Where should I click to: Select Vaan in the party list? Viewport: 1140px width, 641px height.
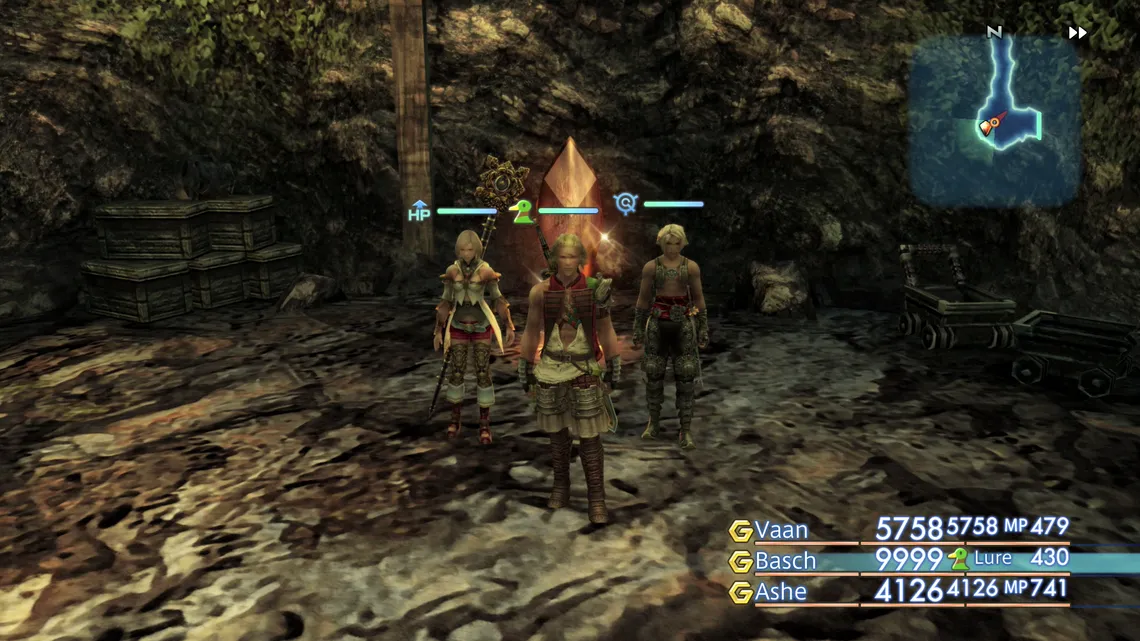click(x=781, y=530)
